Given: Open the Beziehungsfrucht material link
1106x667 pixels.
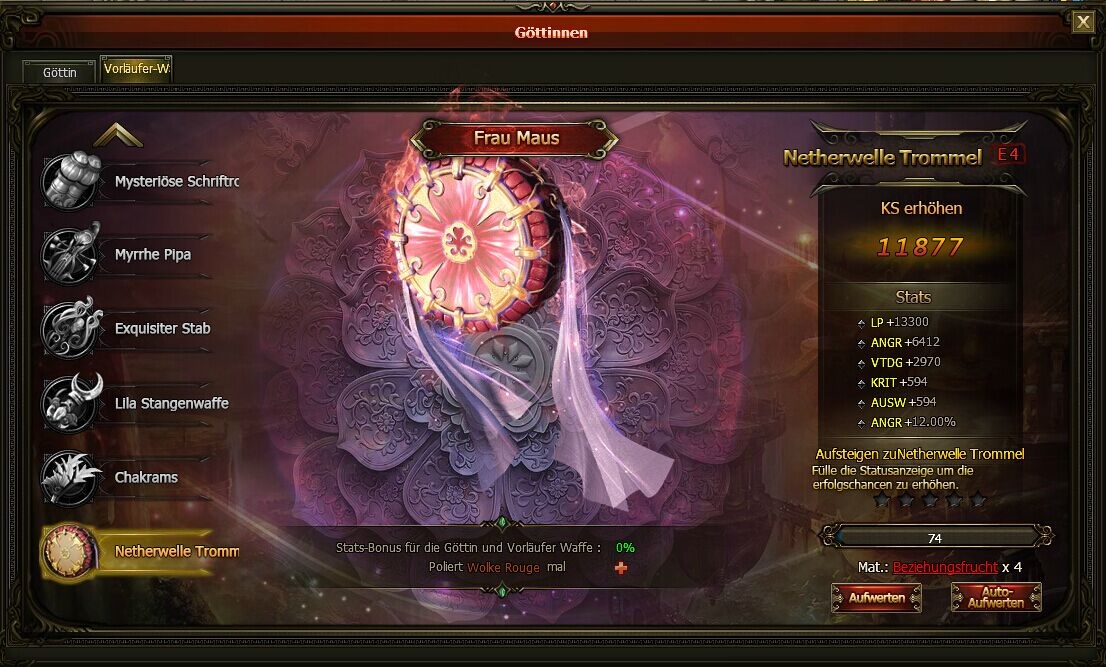Looking at the screenshot, I should (x=945, y=567).
